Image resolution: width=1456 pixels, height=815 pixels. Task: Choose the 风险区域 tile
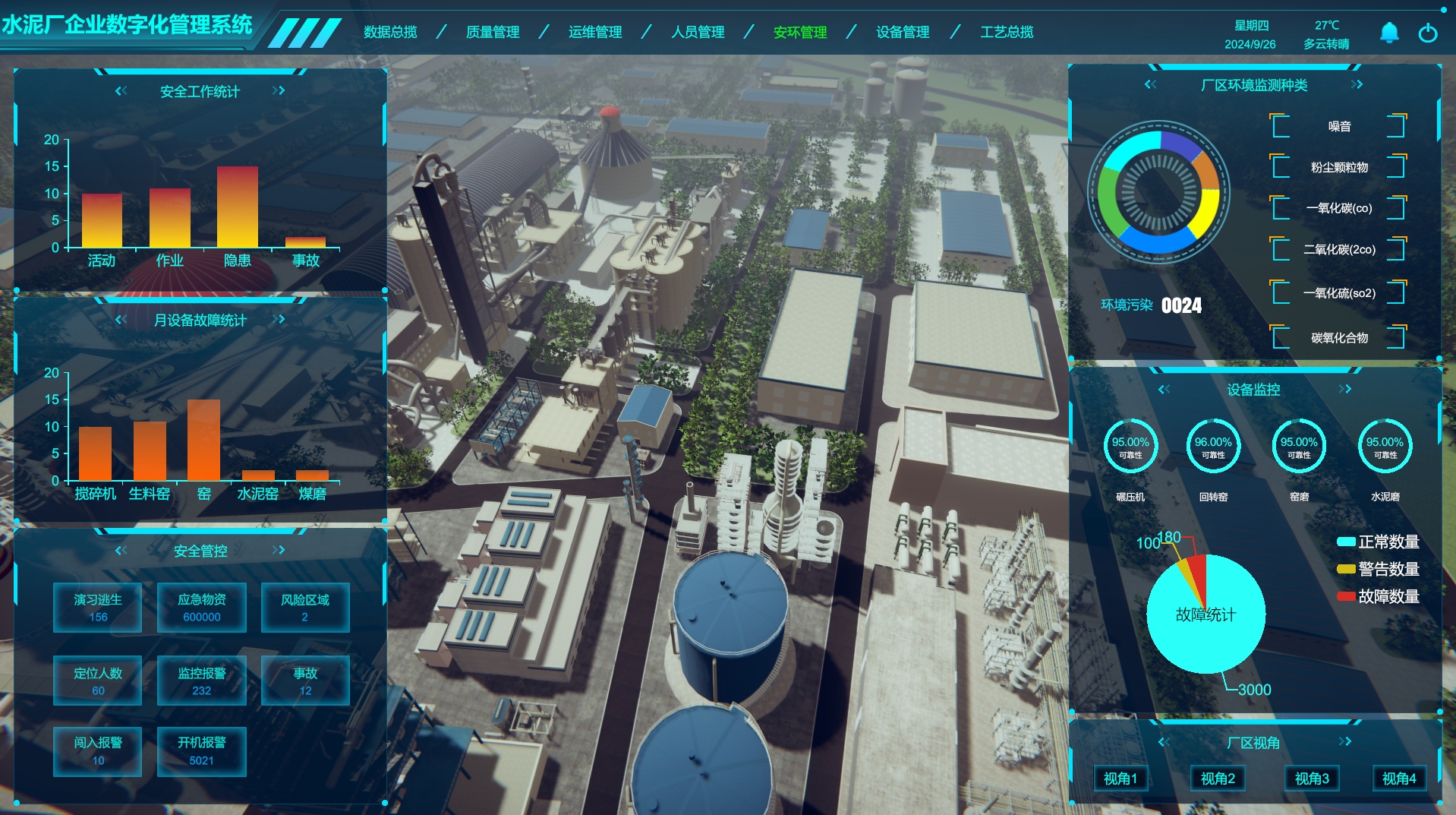point(305,608)
